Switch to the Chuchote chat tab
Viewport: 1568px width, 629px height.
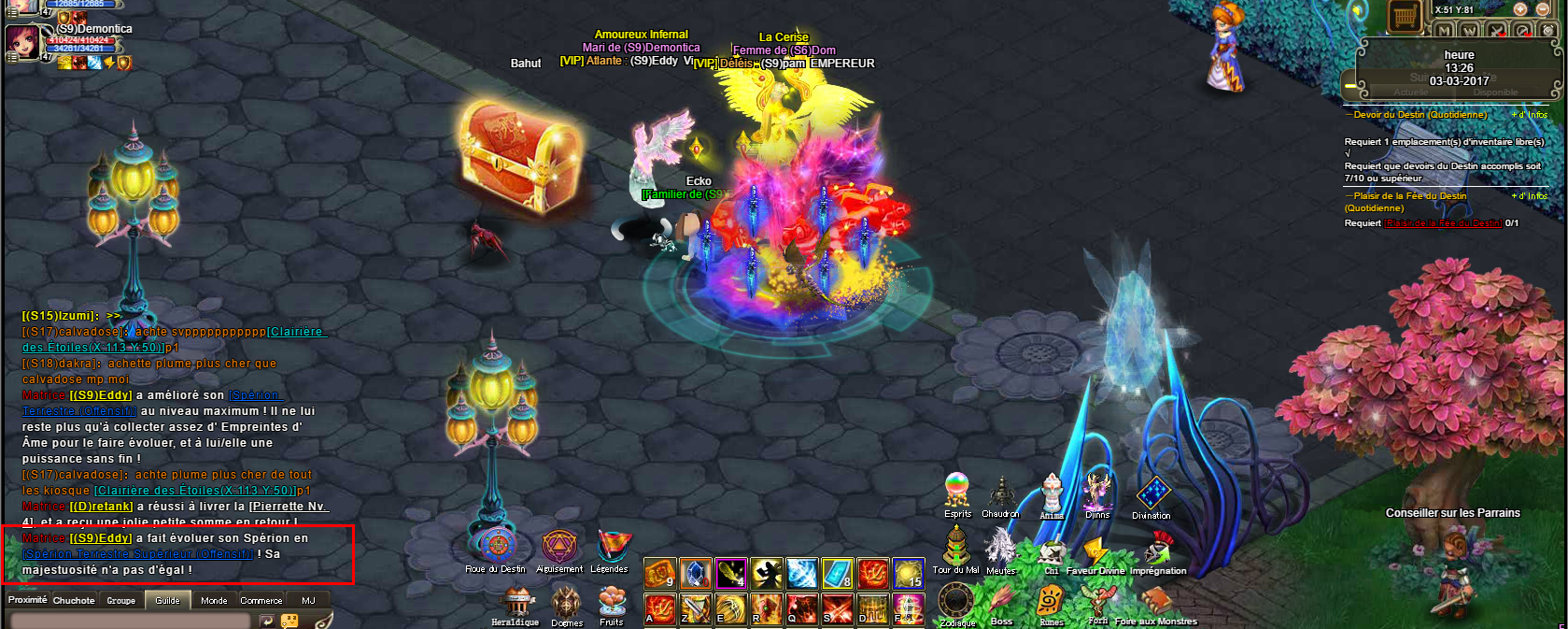74,600
